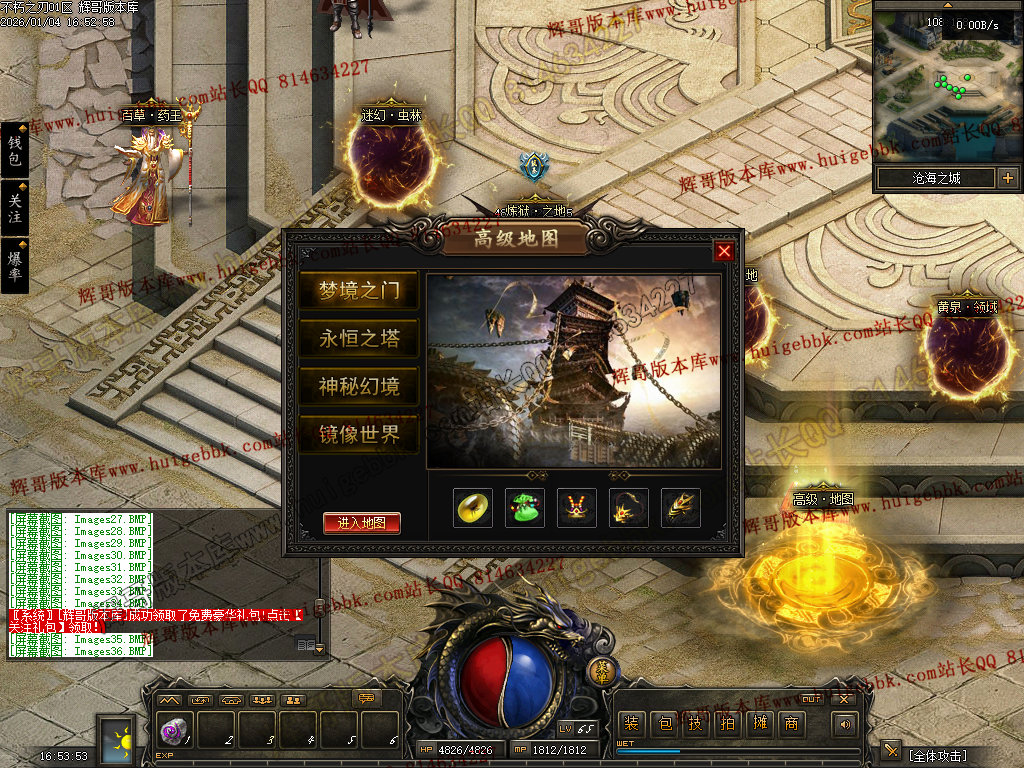
Task: Choose the 镜像世界 map entry
Action: tap(358, 435)
